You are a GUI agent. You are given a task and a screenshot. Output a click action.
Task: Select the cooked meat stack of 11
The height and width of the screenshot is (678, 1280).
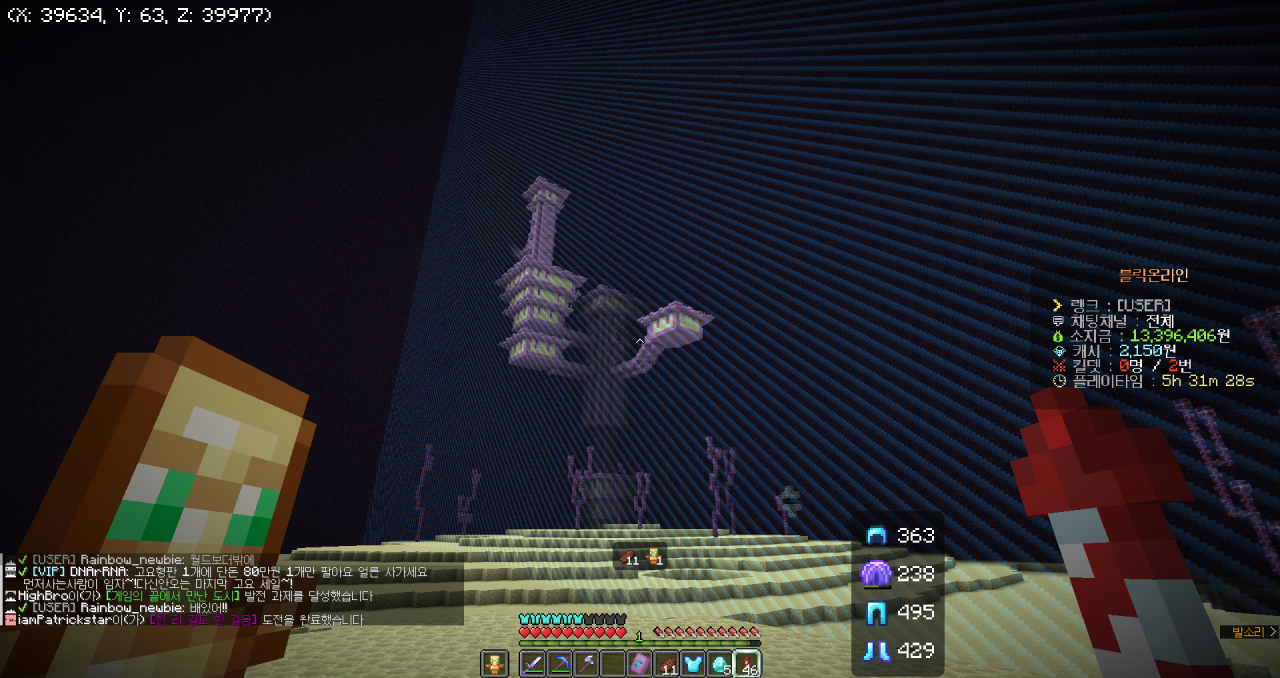tap(667, 664)
